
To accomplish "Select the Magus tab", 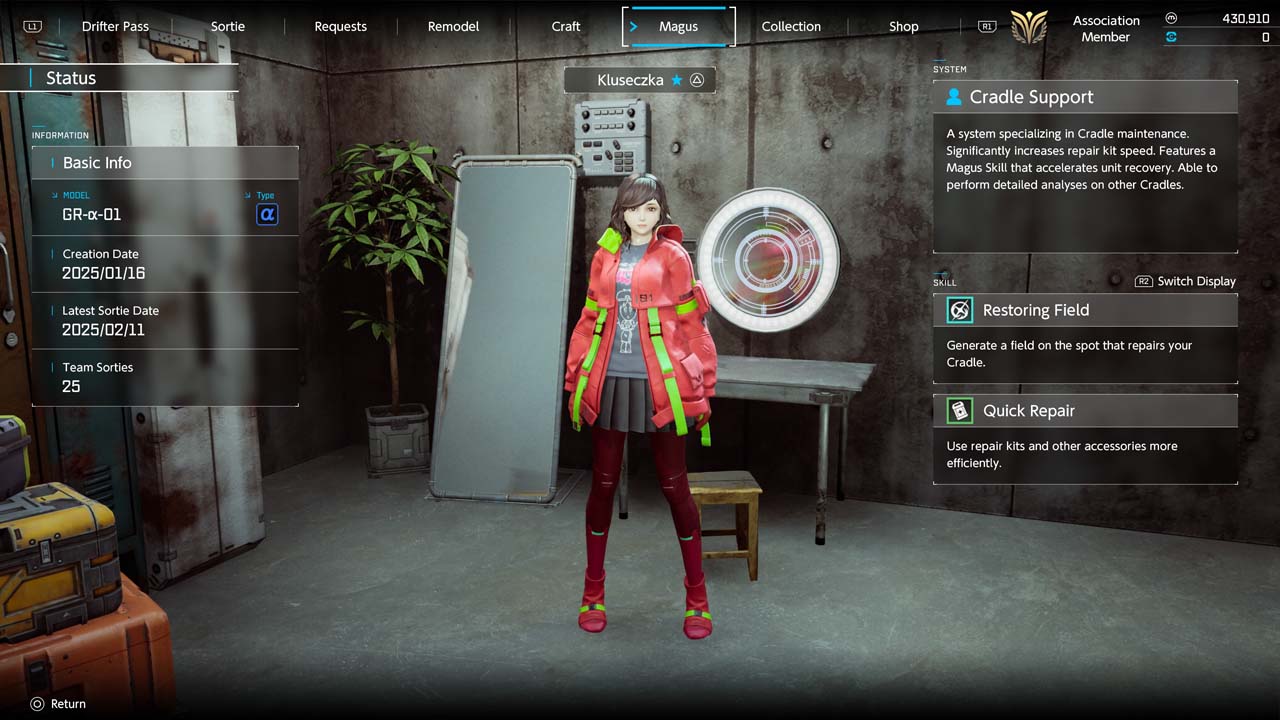I will coord(678,26).
